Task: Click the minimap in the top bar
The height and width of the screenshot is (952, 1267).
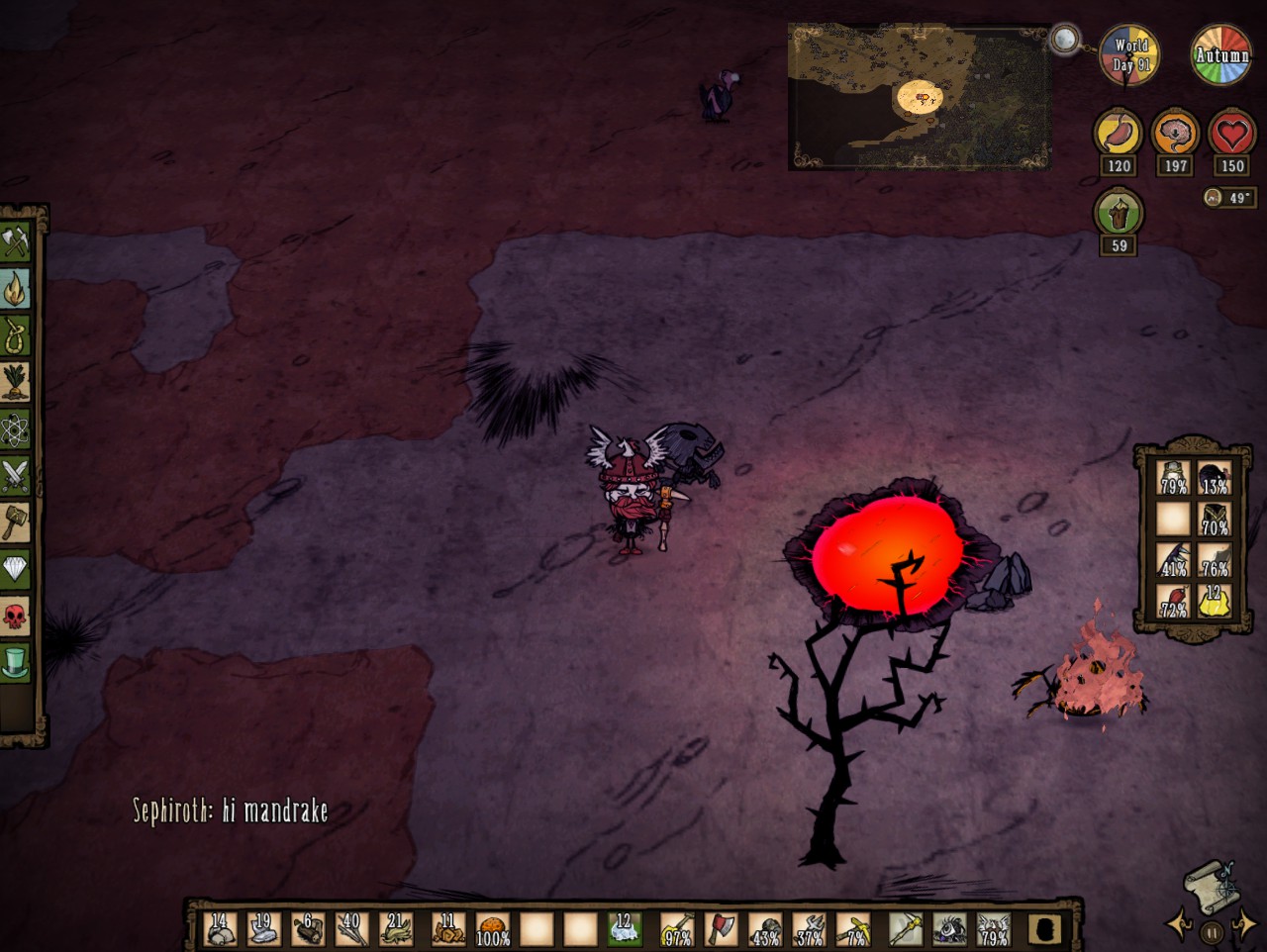Action: 919,97
